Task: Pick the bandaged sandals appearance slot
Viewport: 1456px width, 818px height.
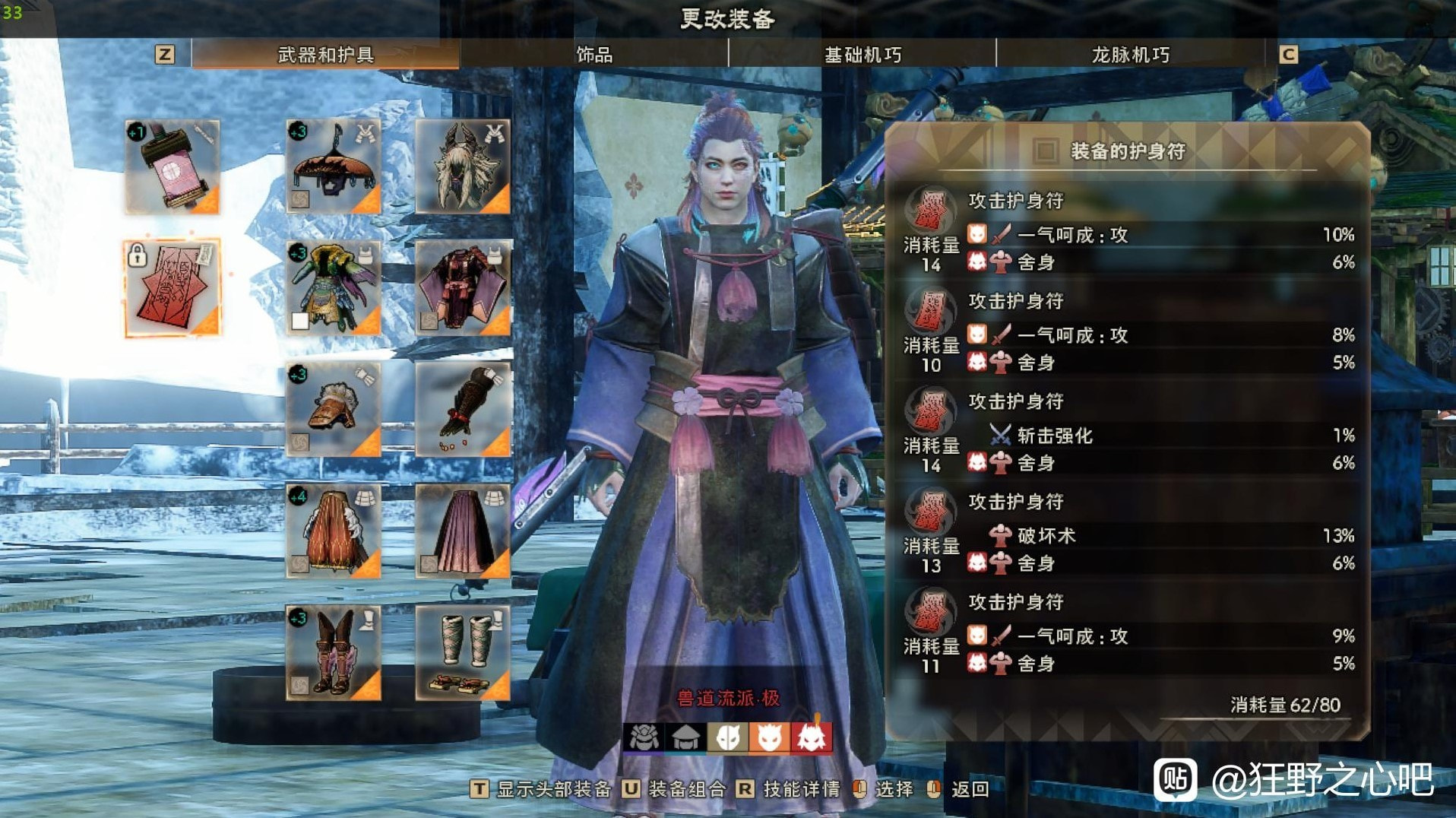Action: point(463,653)
